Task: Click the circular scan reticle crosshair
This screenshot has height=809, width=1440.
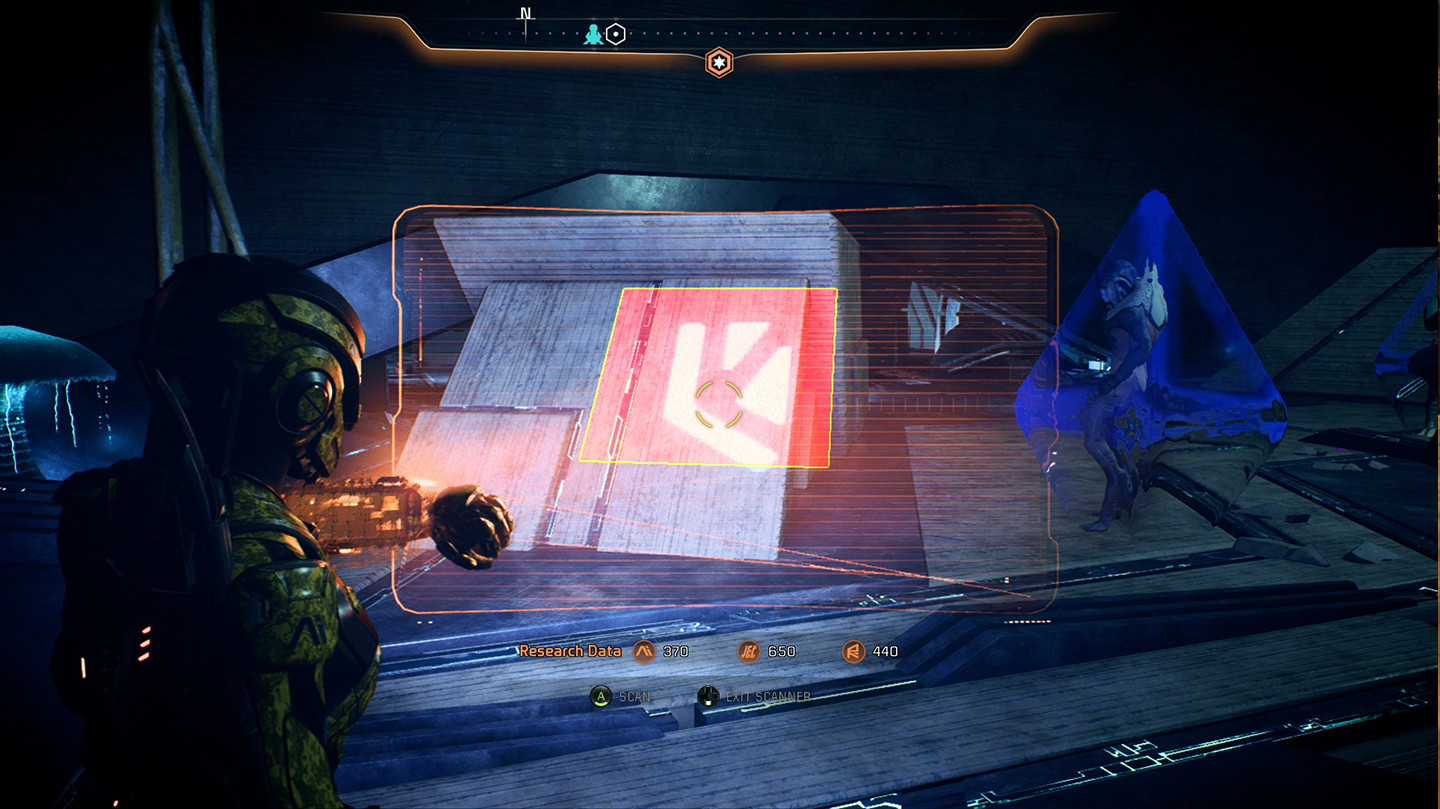Action: tap(718, 404)
